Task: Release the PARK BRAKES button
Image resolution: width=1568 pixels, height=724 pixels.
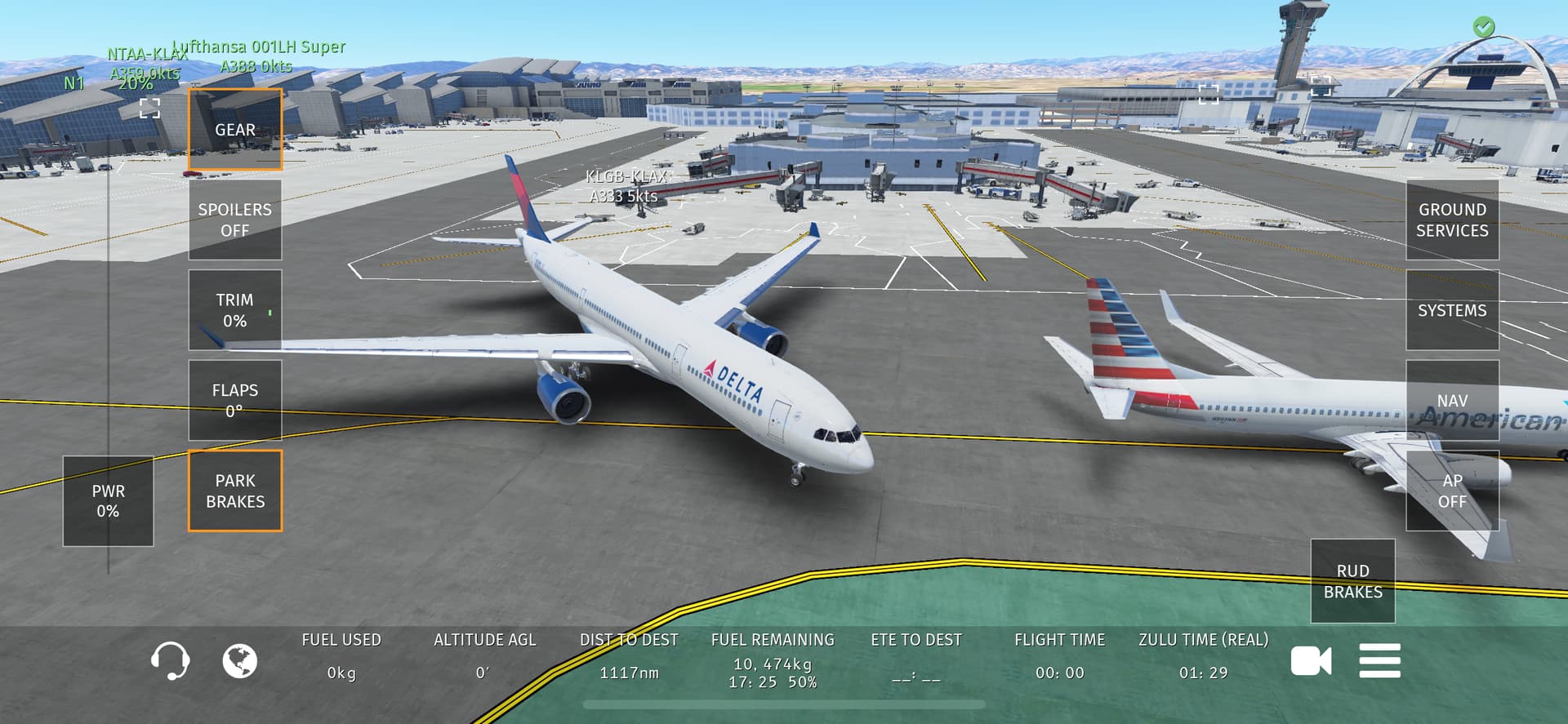Action: tap(235, 491)
